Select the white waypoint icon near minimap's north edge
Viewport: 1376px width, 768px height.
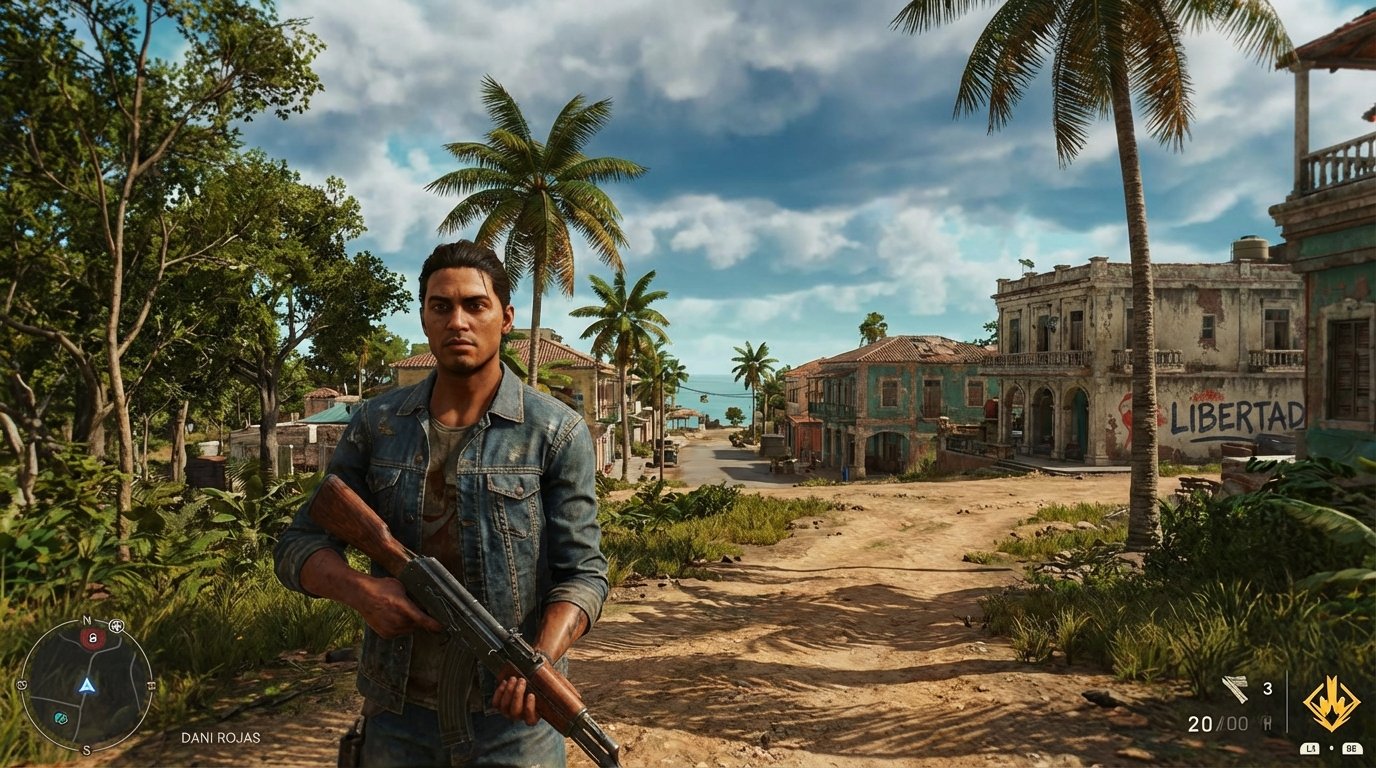tap(116, 626)
